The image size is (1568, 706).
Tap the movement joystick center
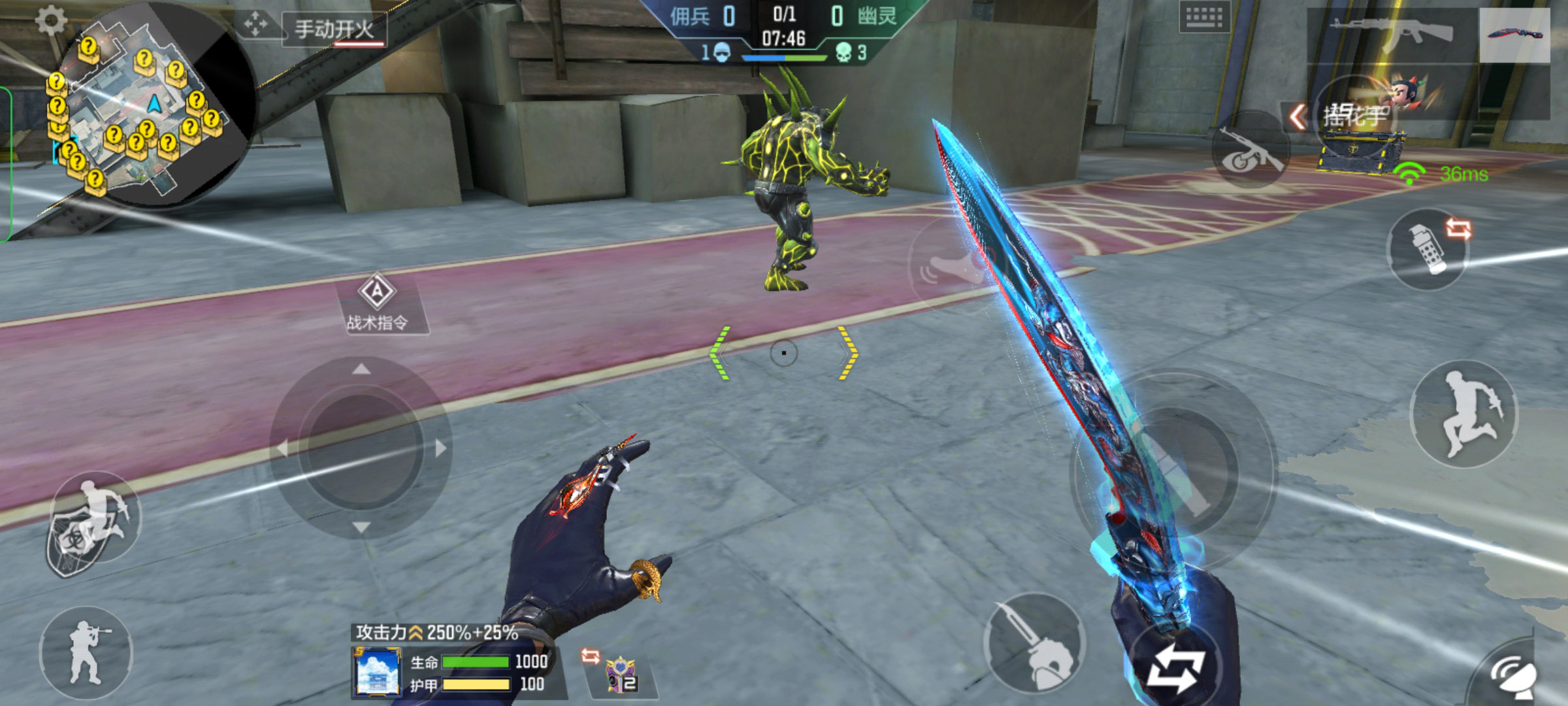coord(361,448)
